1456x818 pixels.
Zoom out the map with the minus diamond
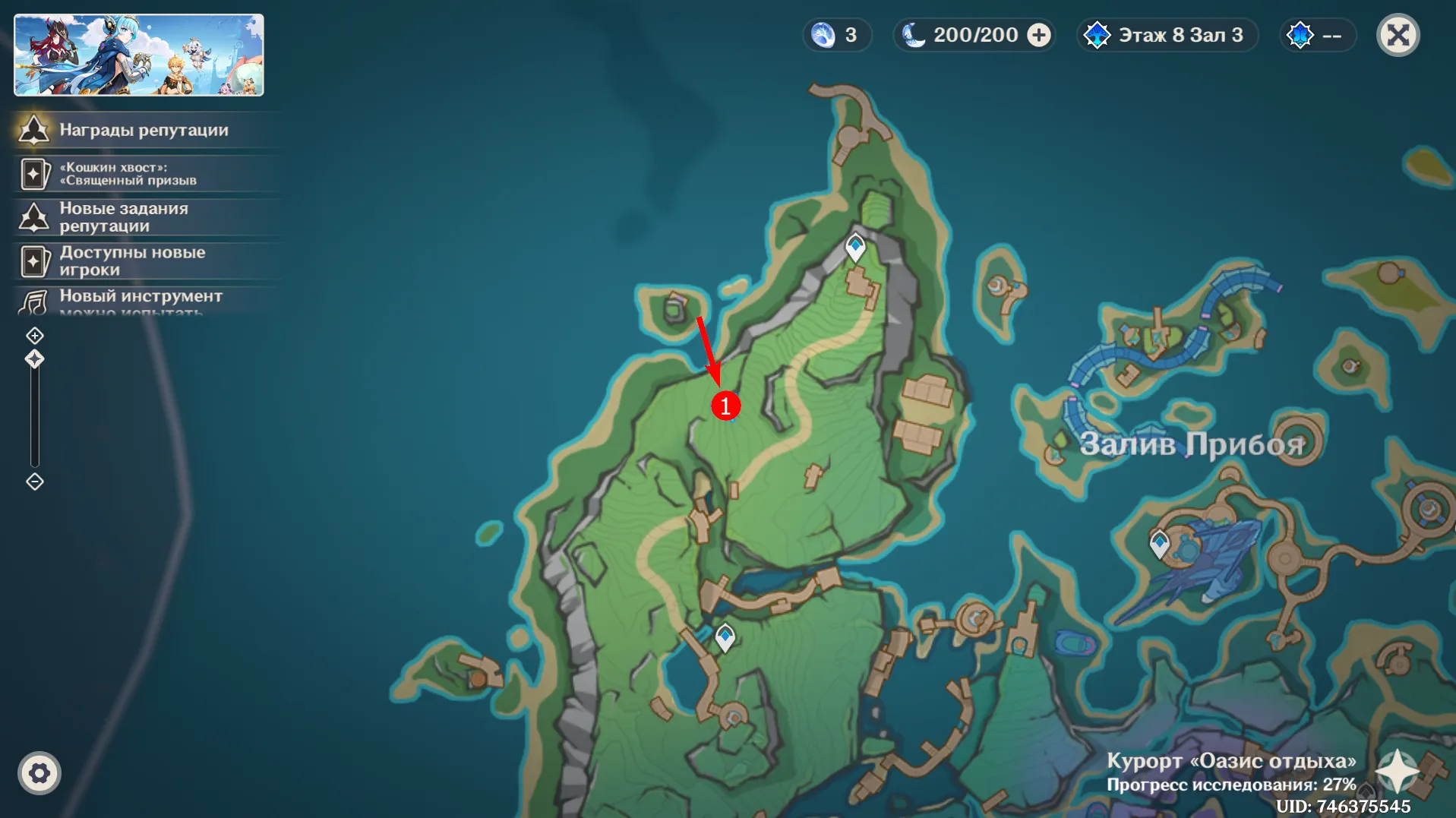pyautogui.click(x=35, y=482)
